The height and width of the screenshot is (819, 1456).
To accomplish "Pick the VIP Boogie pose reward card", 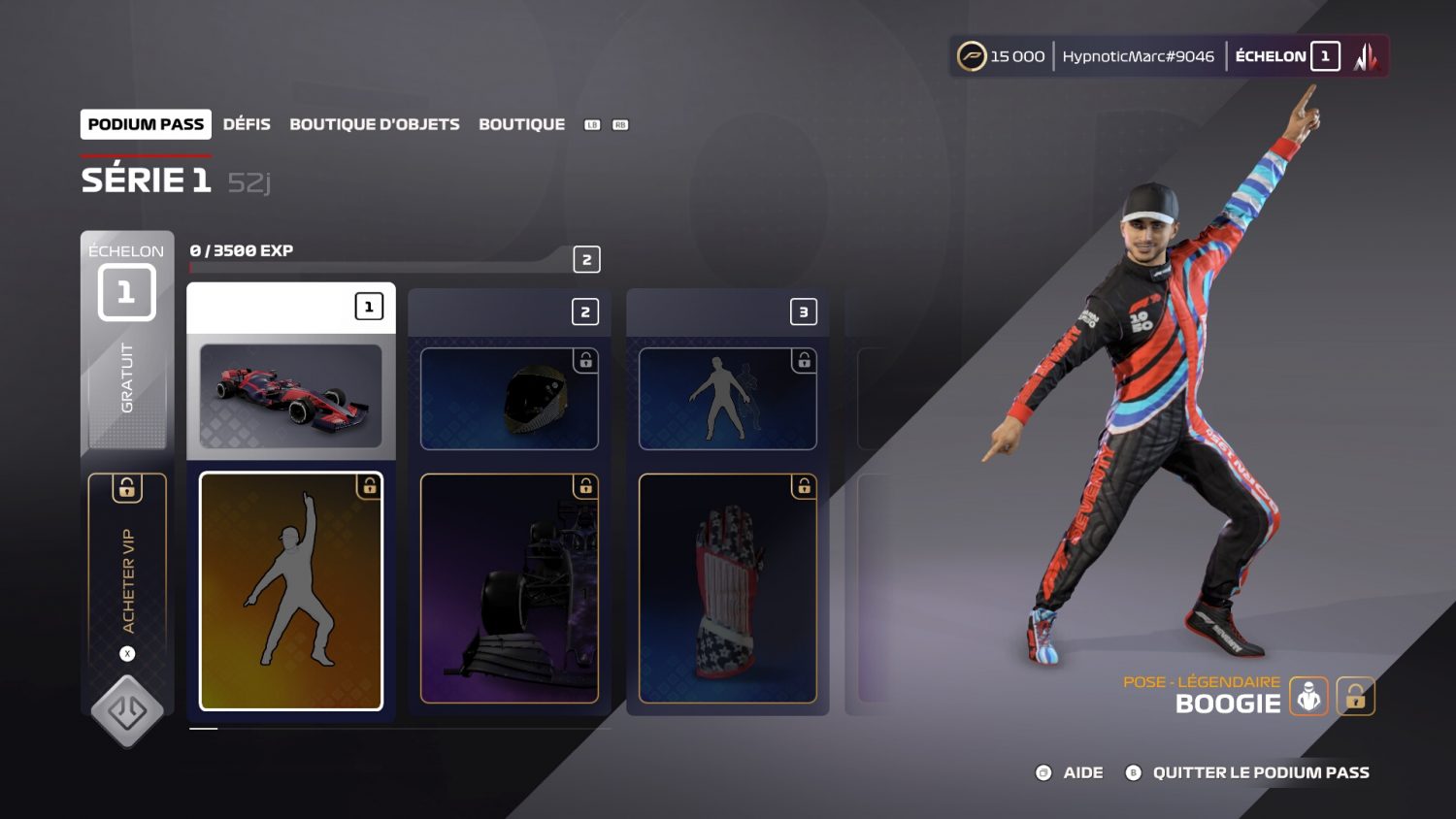I will pyautogui.click(x=291, y=591).
